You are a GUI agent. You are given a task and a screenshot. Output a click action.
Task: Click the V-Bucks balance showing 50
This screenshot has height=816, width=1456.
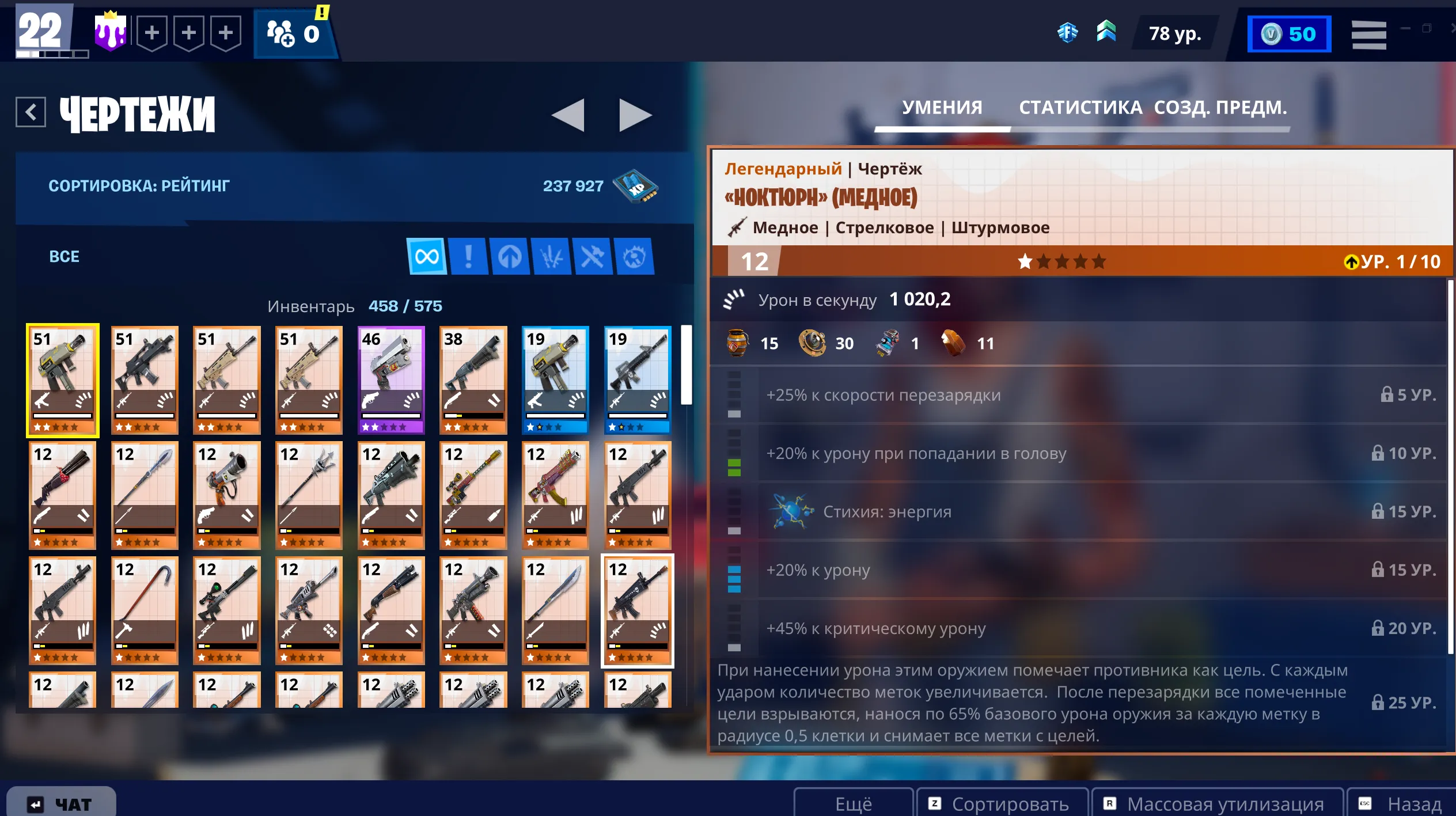click(x=1290, y=33)
